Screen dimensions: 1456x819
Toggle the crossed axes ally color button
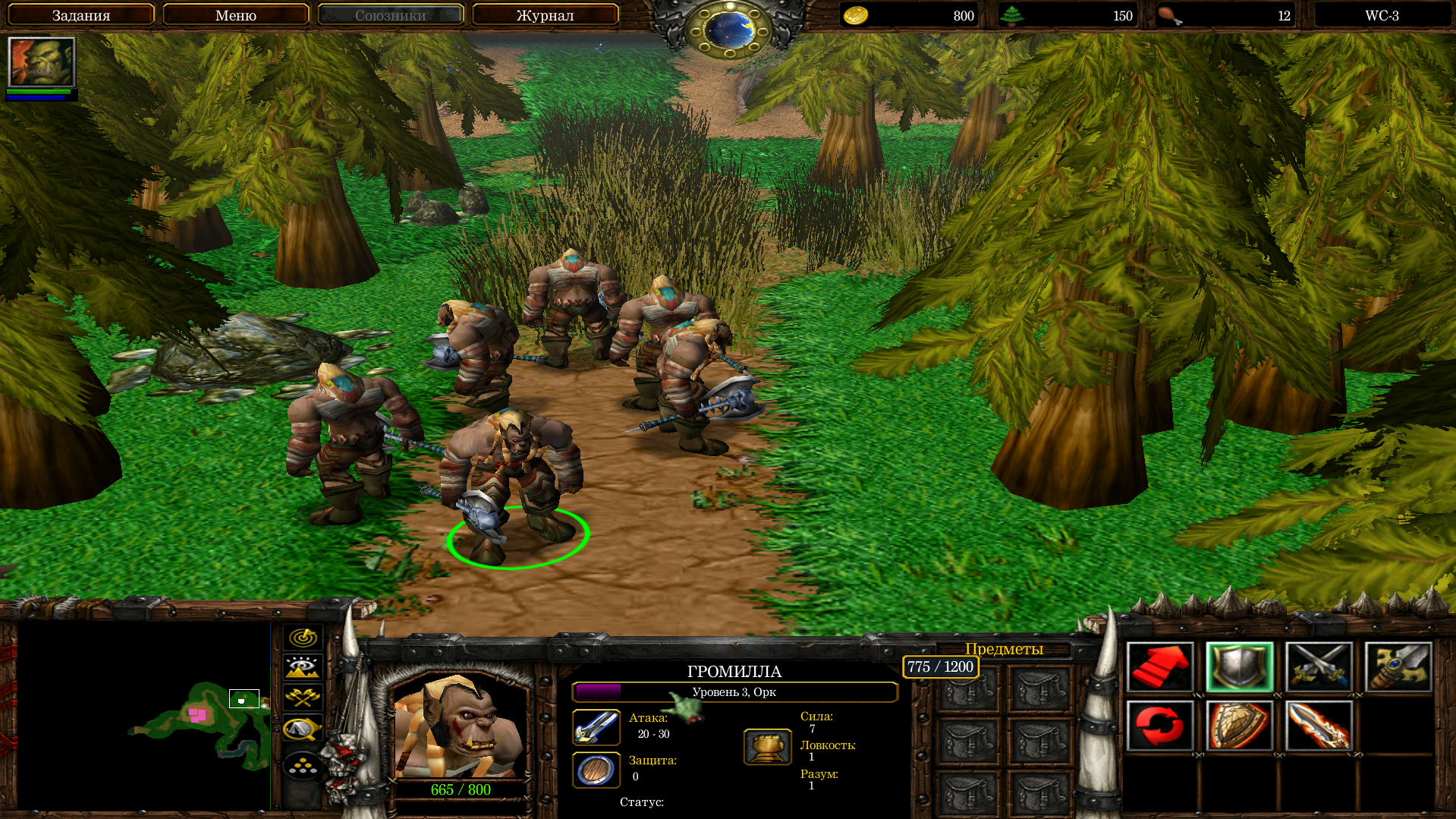(x=303, y=697)
